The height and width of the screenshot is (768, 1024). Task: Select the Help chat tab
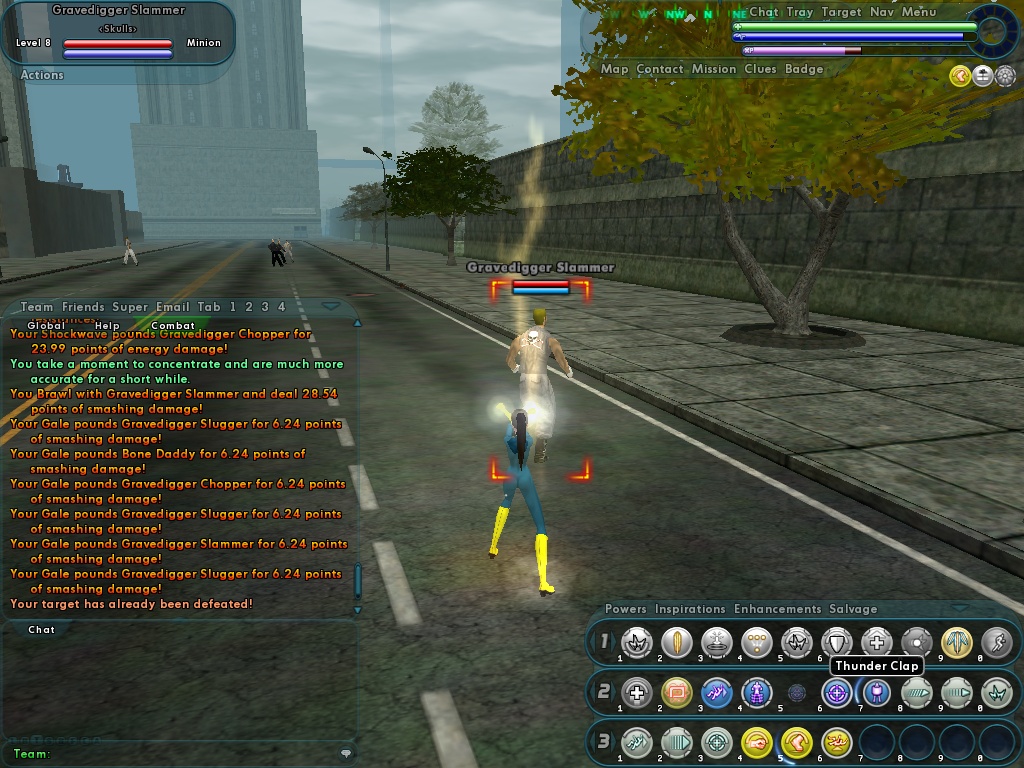(x=107, y=325)
